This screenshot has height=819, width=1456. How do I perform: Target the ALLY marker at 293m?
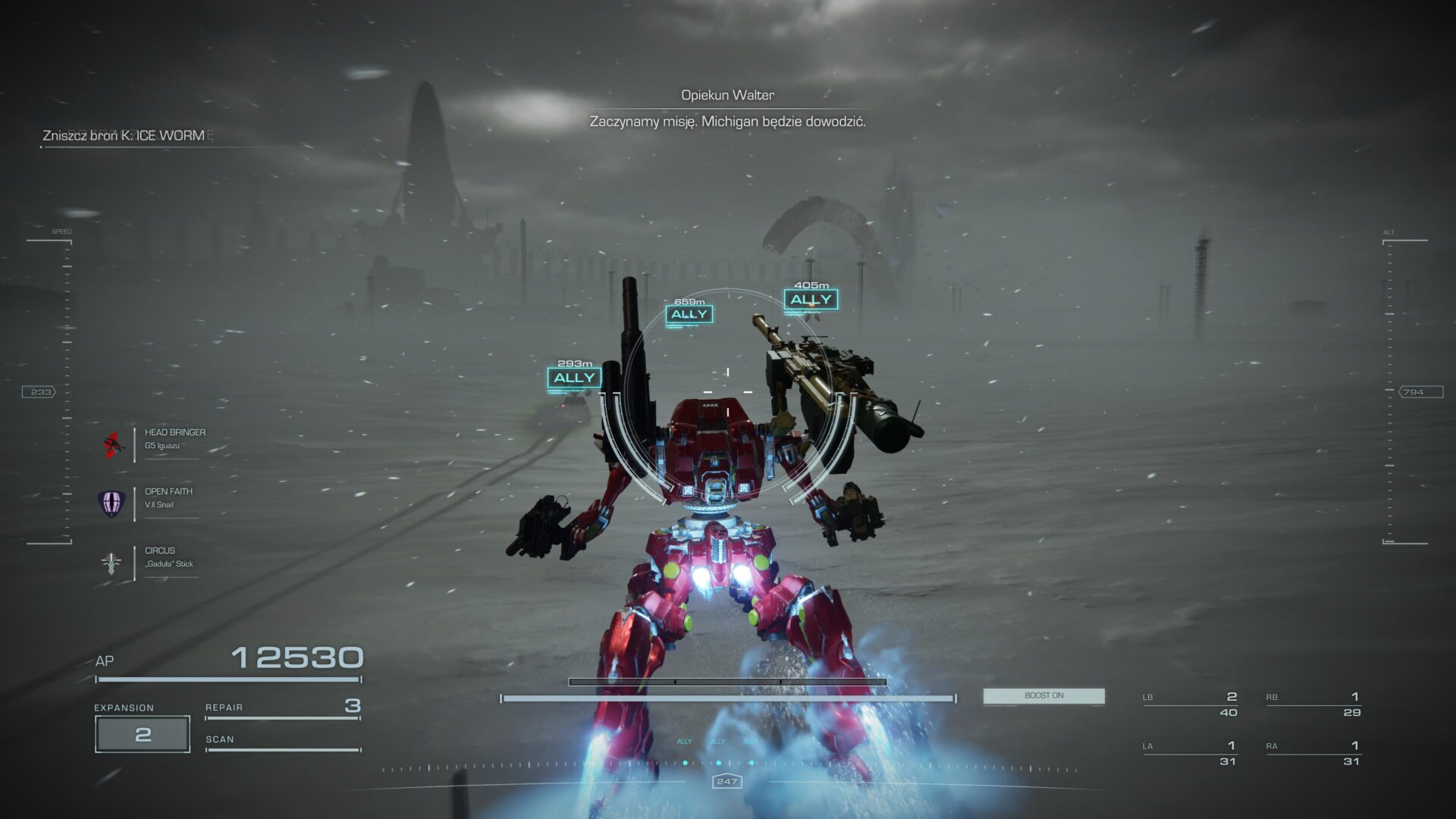(574, 378)
